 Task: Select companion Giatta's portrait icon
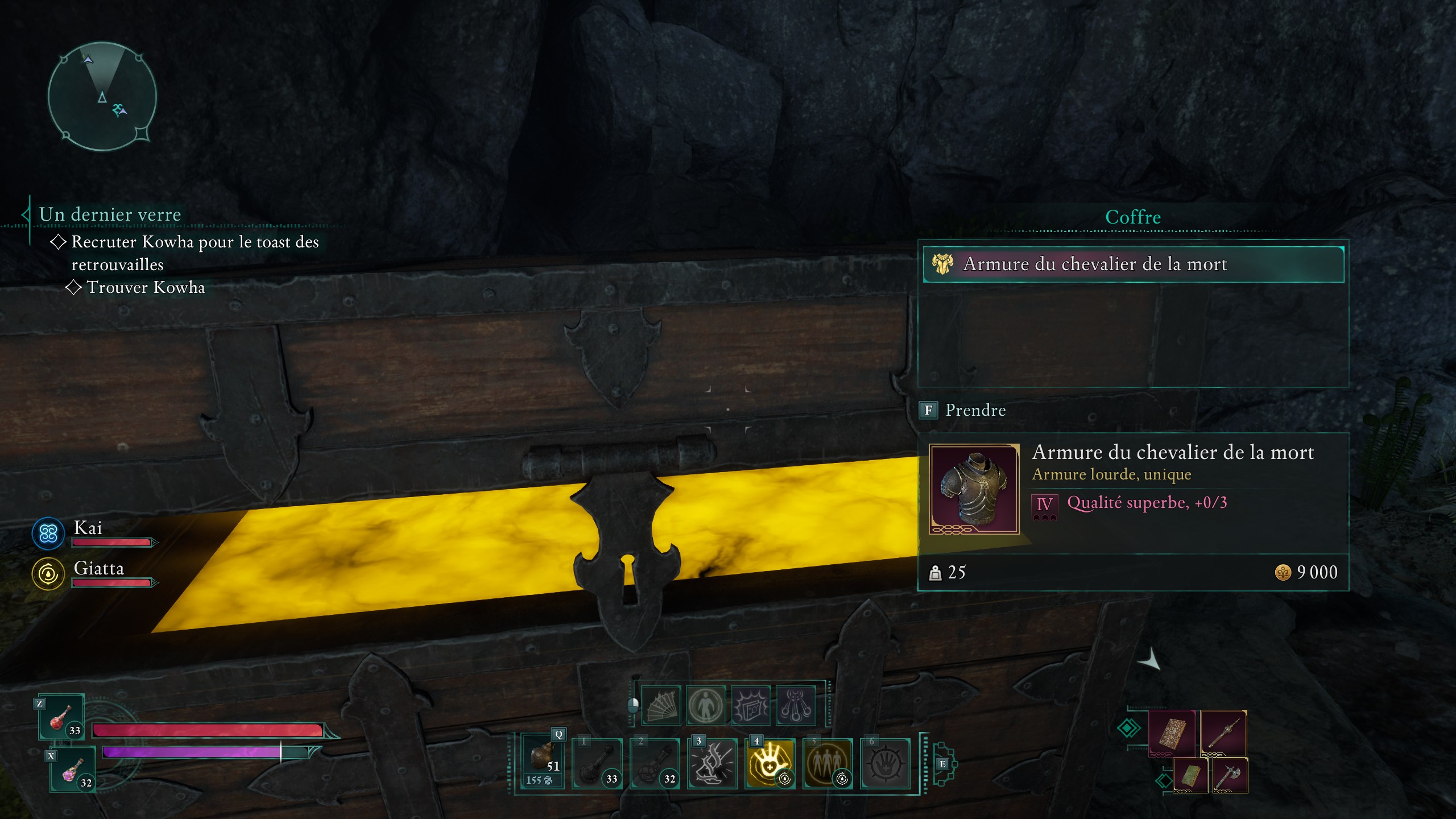[x=48, y=573]
